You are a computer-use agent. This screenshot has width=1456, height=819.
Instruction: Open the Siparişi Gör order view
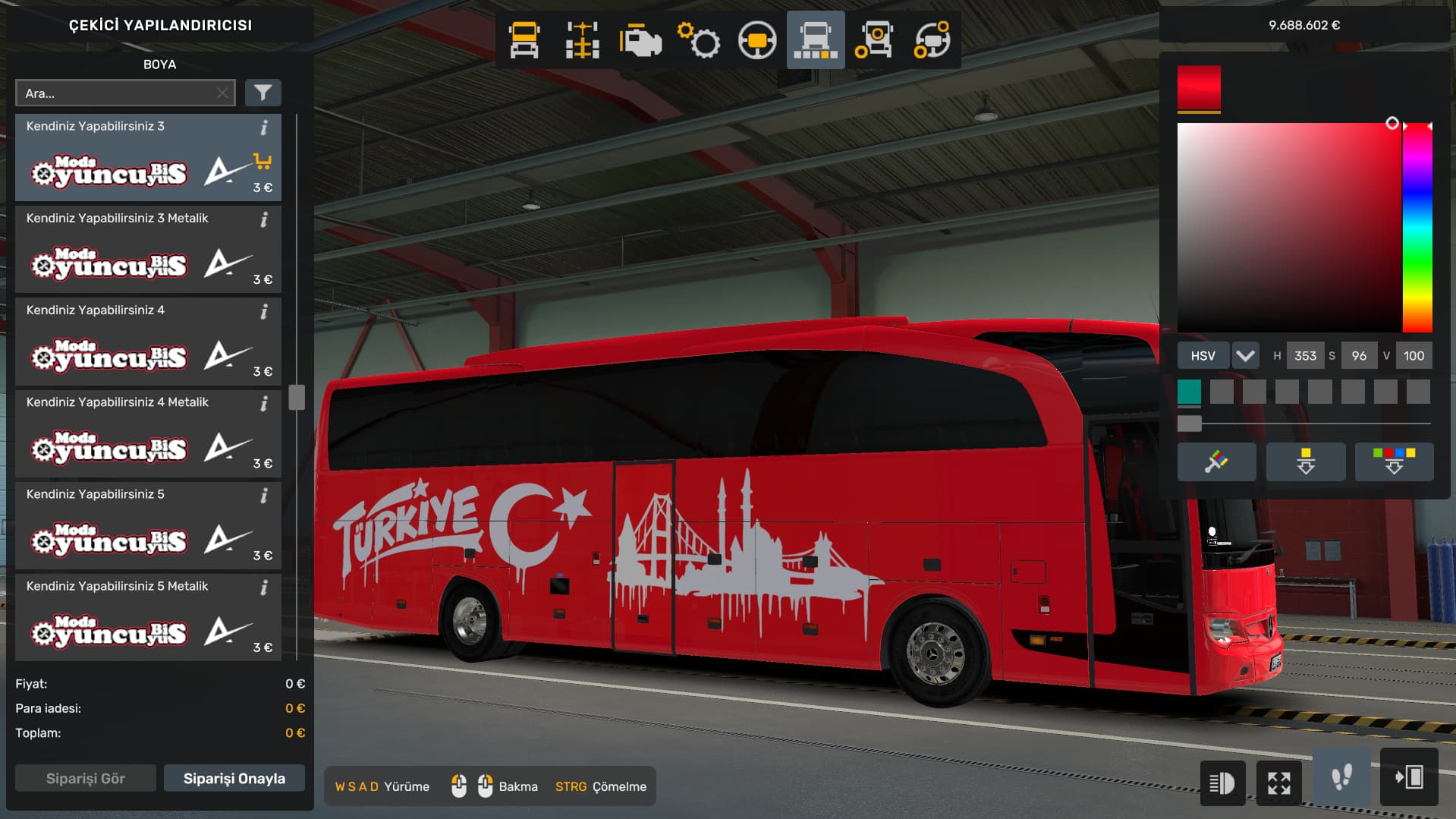pyautogui.click(x=86, y=778)
